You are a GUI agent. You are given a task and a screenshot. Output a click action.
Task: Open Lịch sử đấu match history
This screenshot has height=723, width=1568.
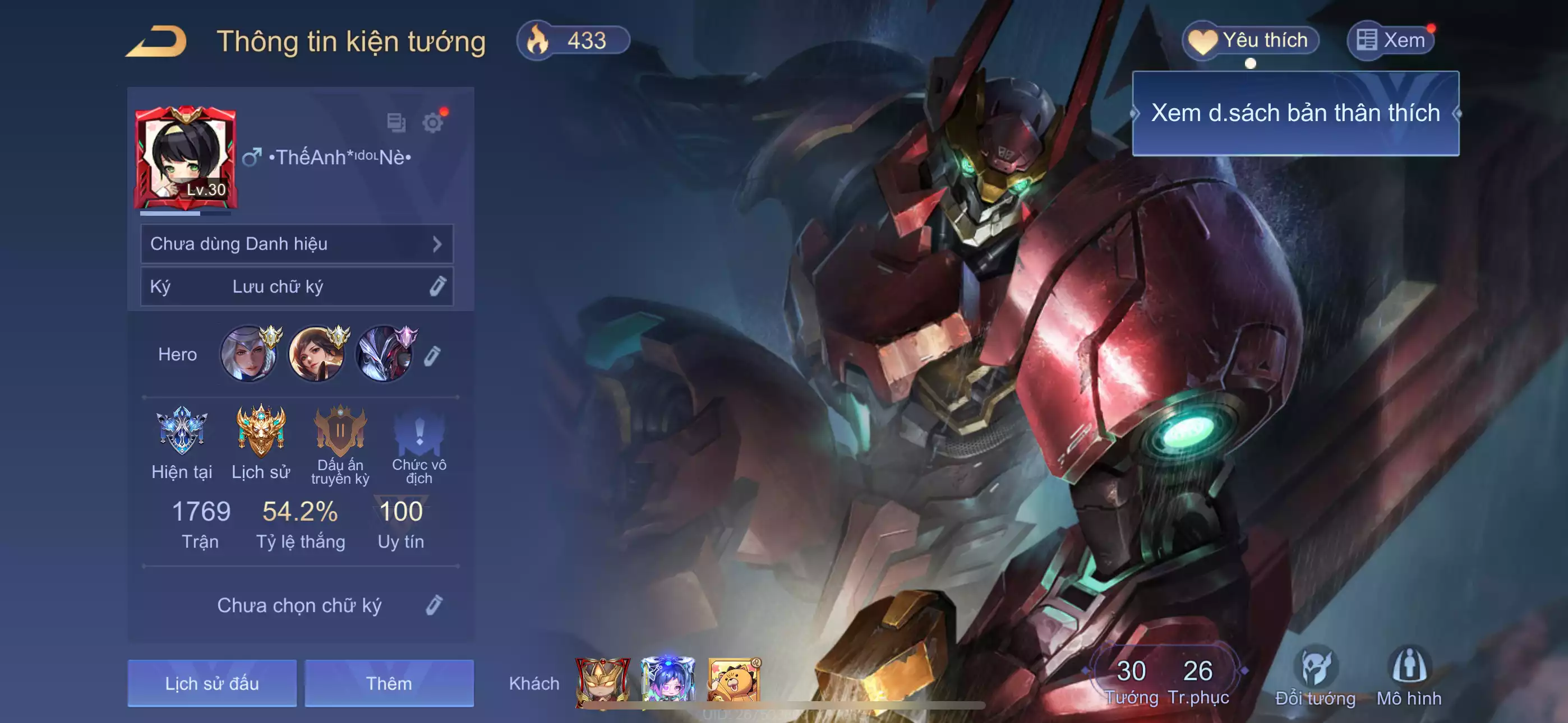click(212, 683)
